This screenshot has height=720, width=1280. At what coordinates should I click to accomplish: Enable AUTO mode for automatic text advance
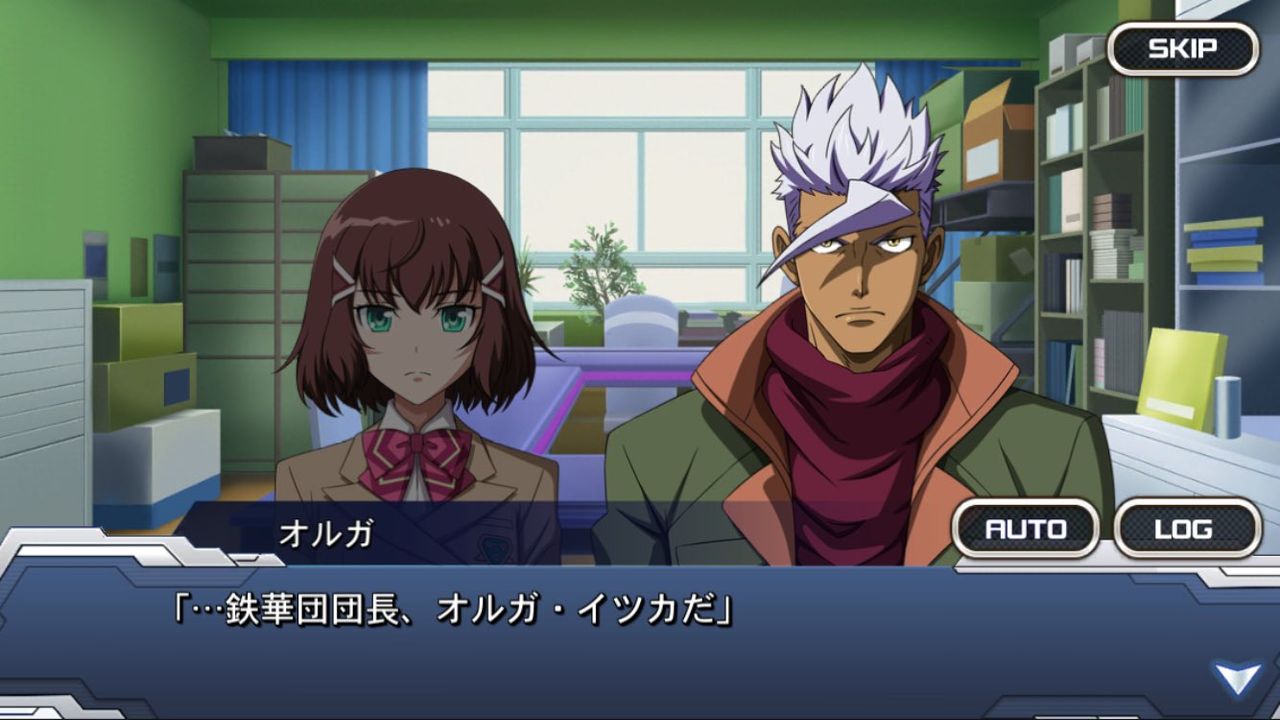point(1028,529)
